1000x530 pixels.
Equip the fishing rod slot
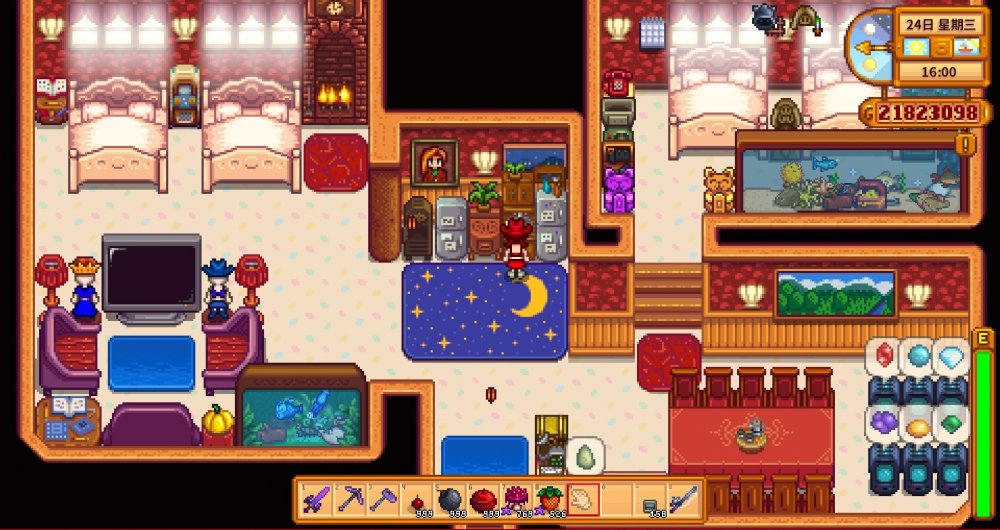pyautogui.click(x=683, y=498)
